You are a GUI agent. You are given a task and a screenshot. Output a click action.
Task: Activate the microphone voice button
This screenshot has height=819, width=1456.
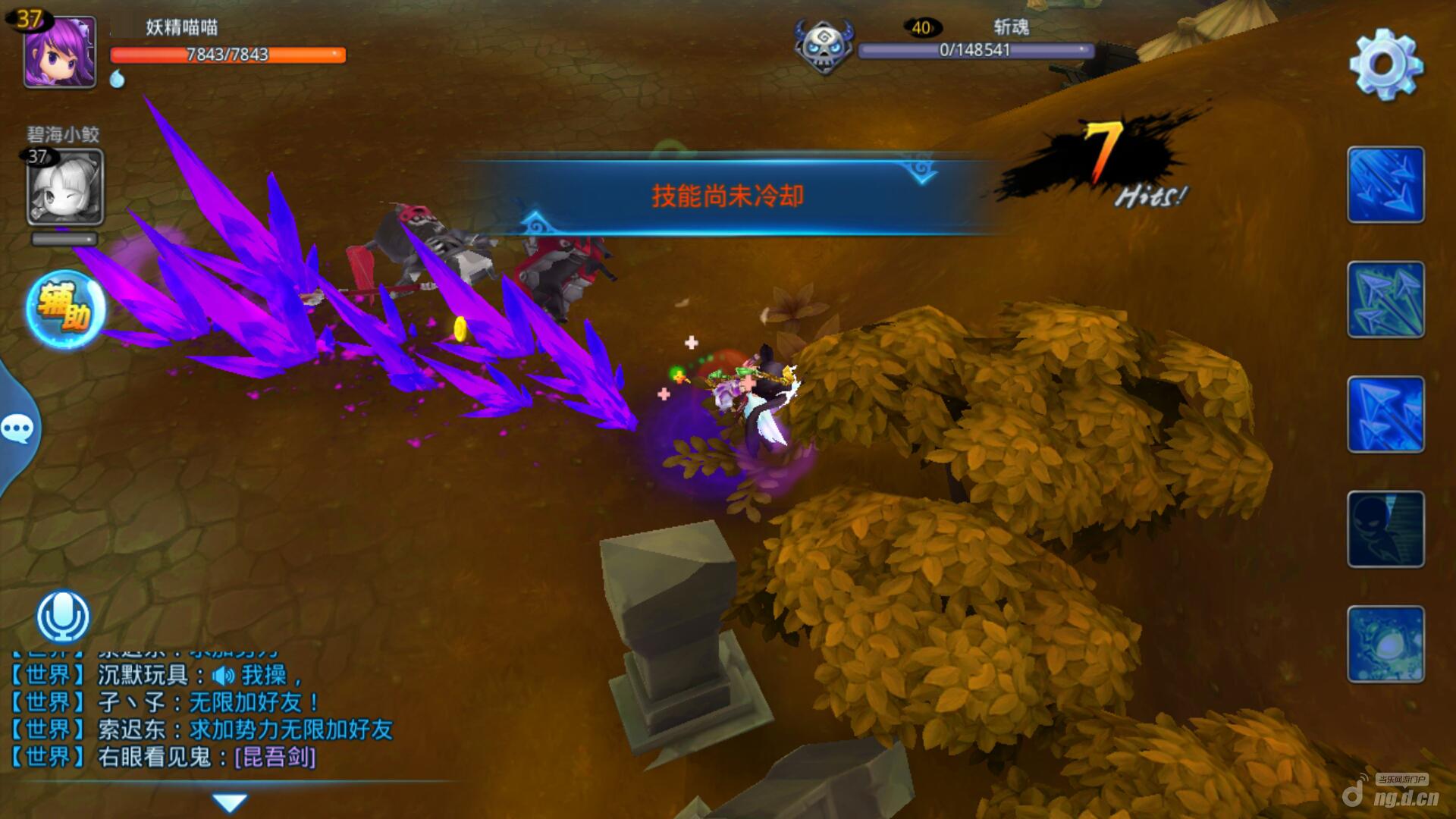pyautogui.click(x=64, y=616)
